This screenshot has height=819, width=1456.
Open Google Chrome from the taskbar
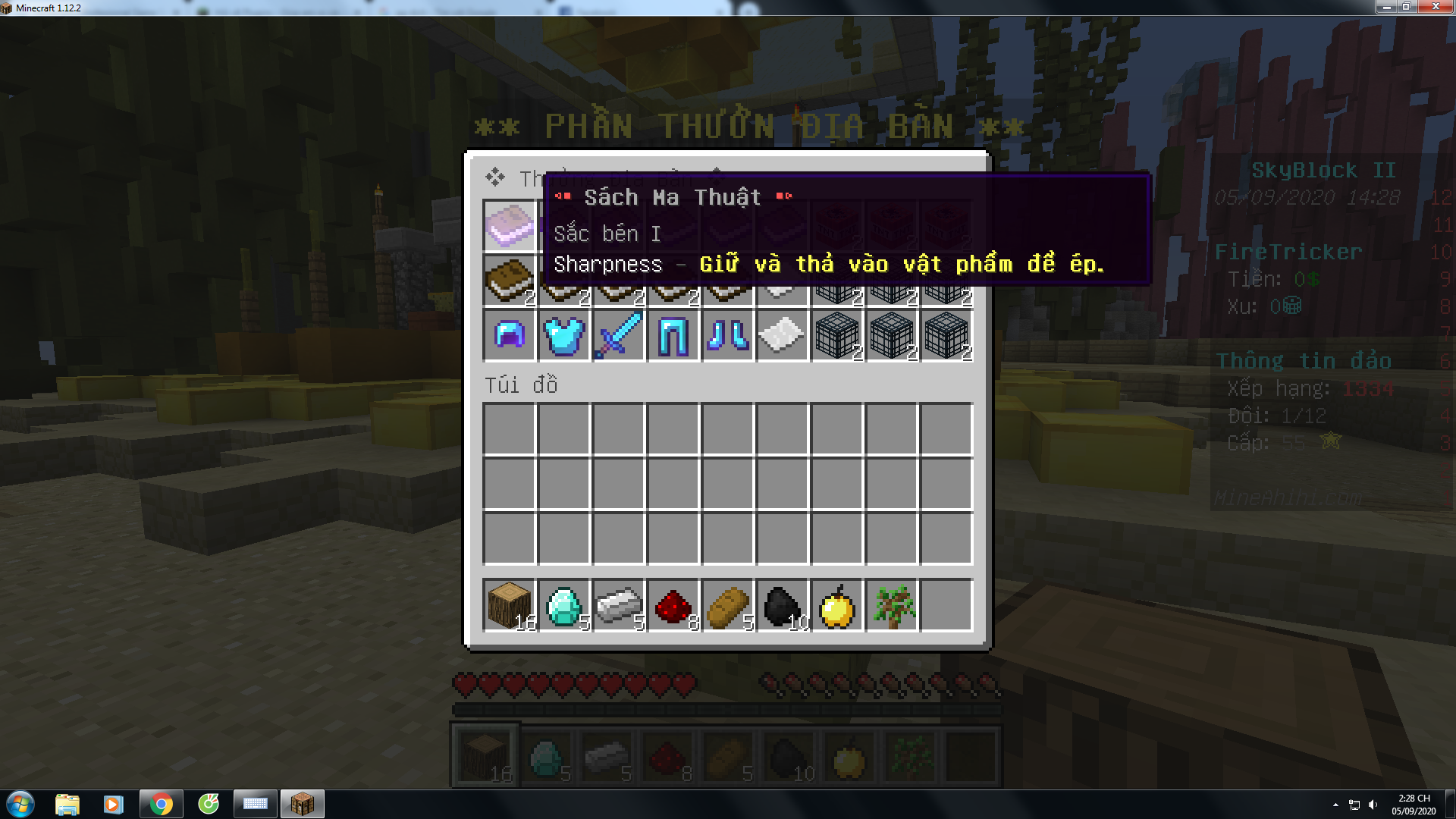[161, 804]
